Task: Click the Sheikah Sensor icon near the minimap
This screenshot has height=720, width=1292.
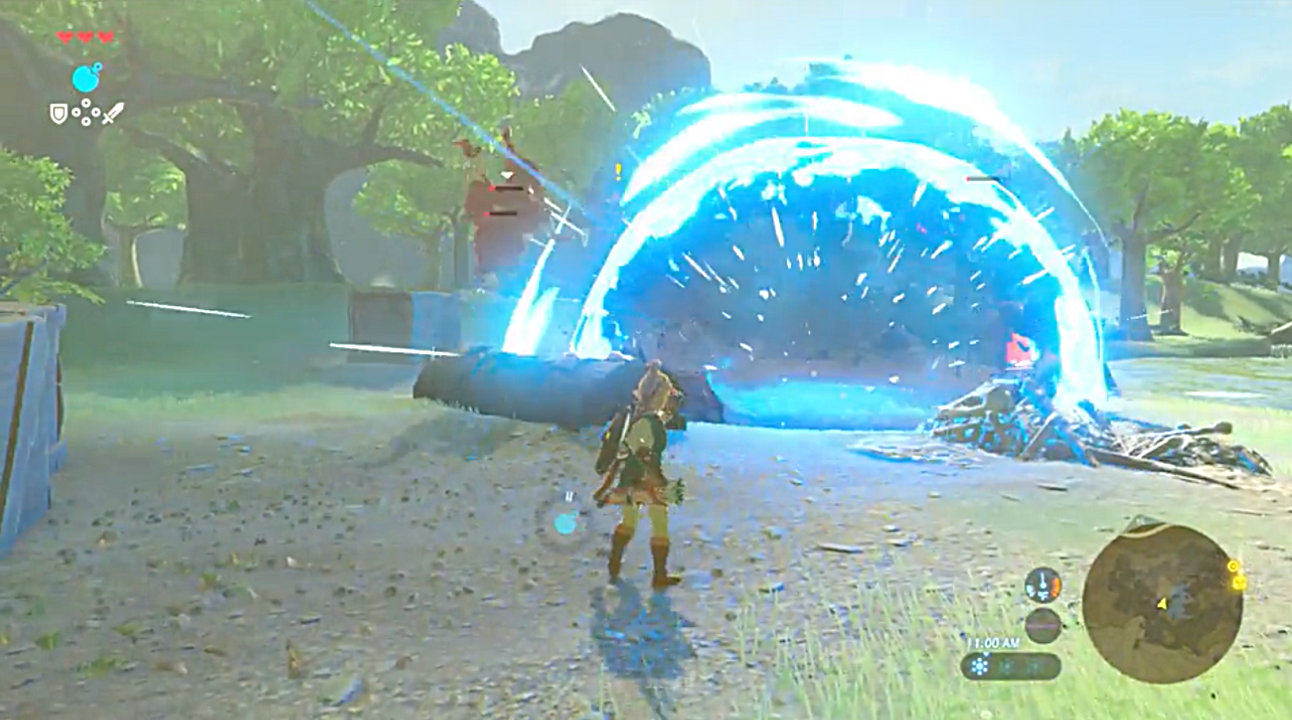Action: click(x=1233, y=566)
